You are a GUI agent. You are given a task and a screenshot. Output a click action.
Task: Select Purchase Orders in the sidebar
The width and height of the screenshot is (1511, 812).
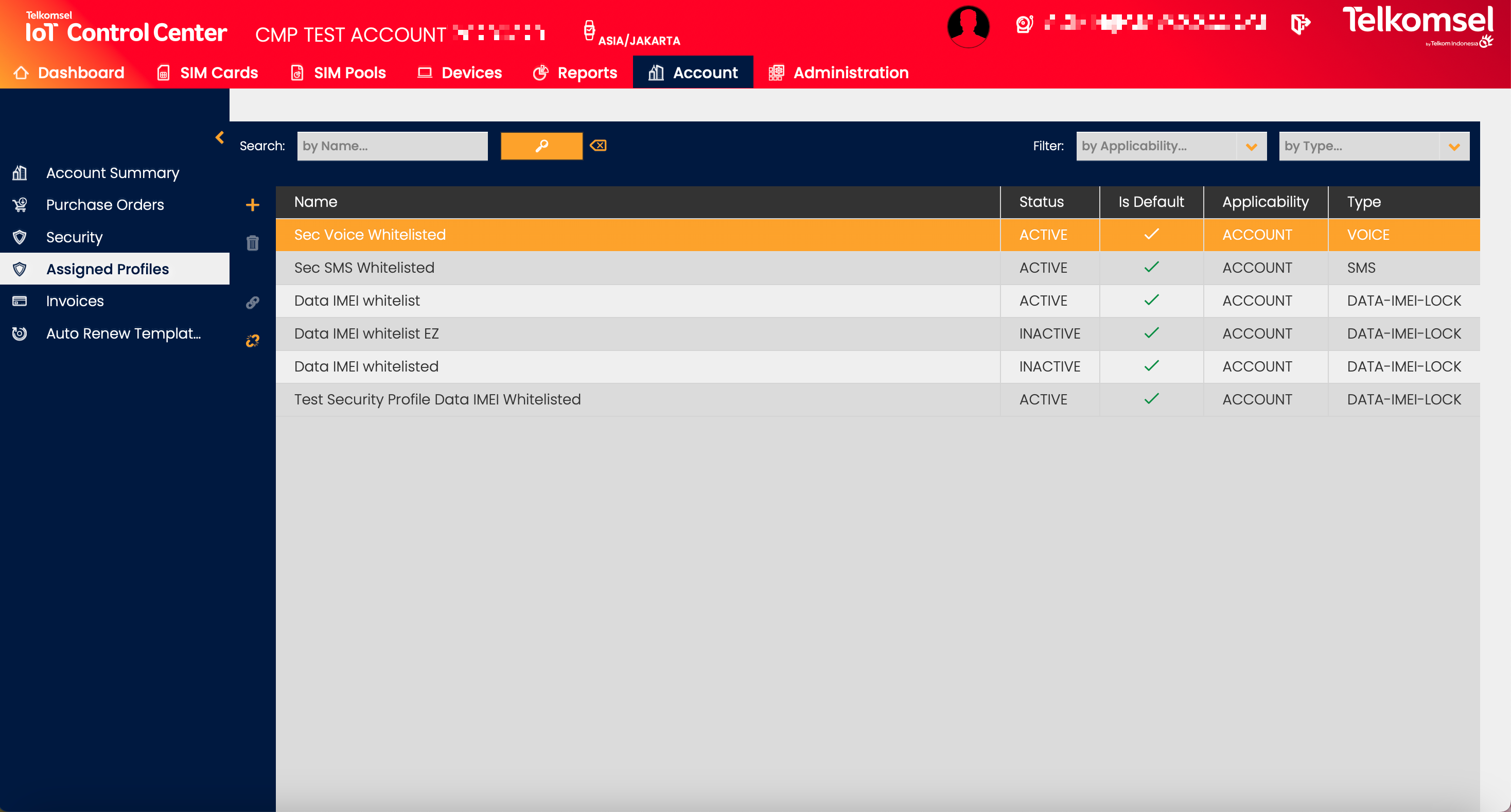105,205
